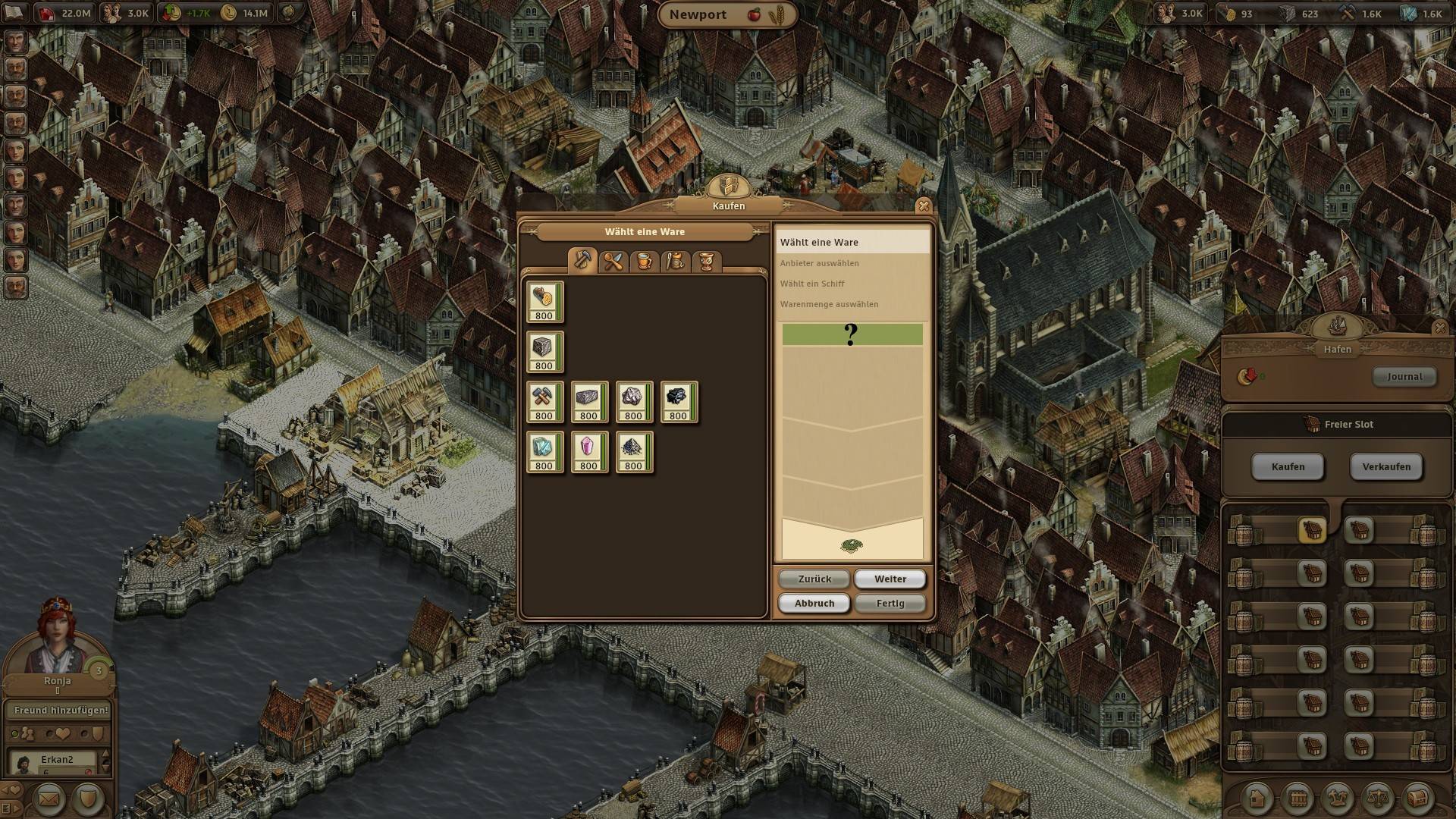Image resolution: width=1456 pixels, height=819 pixels.
Task: Click Verkaufen in the Hafen panel
Action: coord(1386,466)
